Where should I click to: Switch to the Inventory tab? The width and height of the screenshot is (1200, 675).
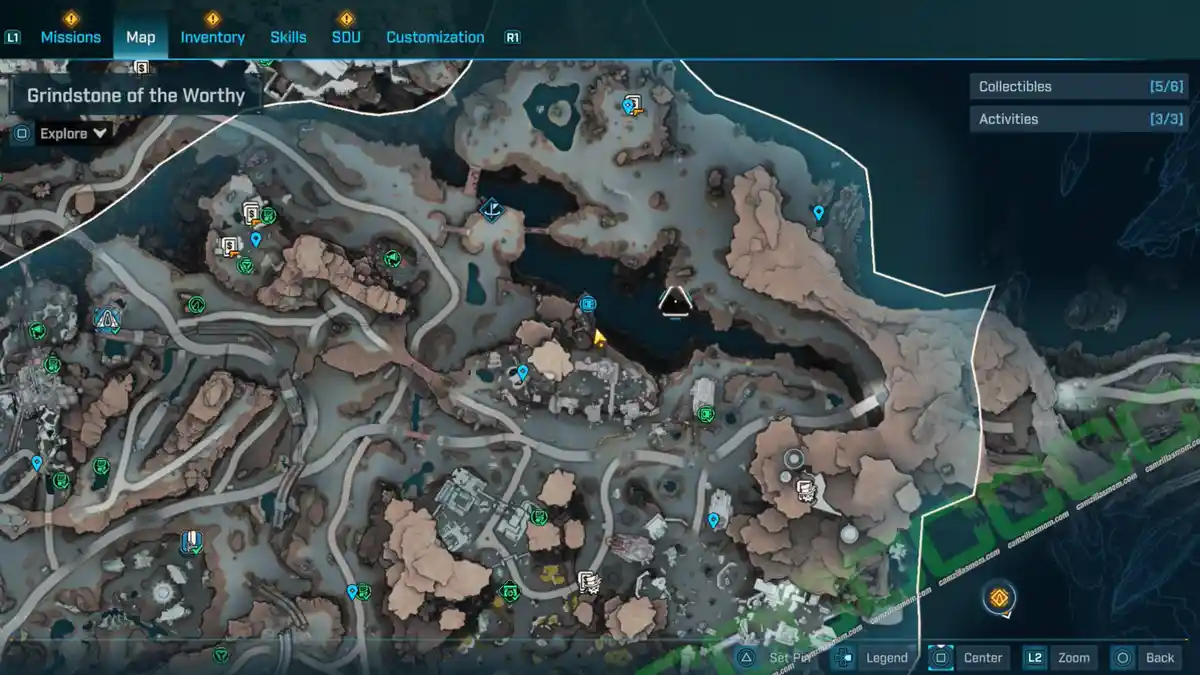tap(212, 37)
